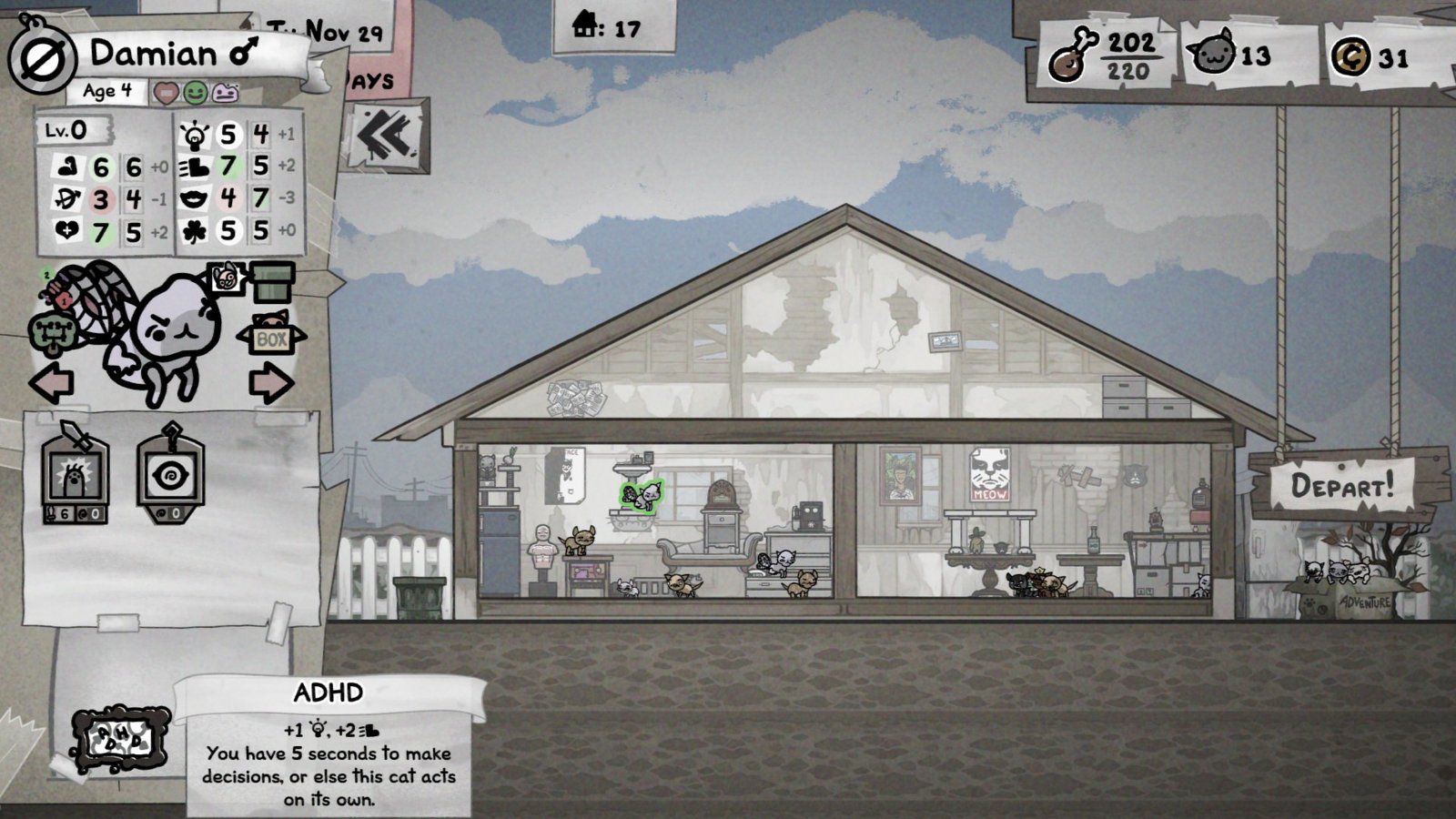Open the calendar showing Nov 29
Viewport: 1456px width, 819px height.
pyautogui.click(x=329, y=33)
